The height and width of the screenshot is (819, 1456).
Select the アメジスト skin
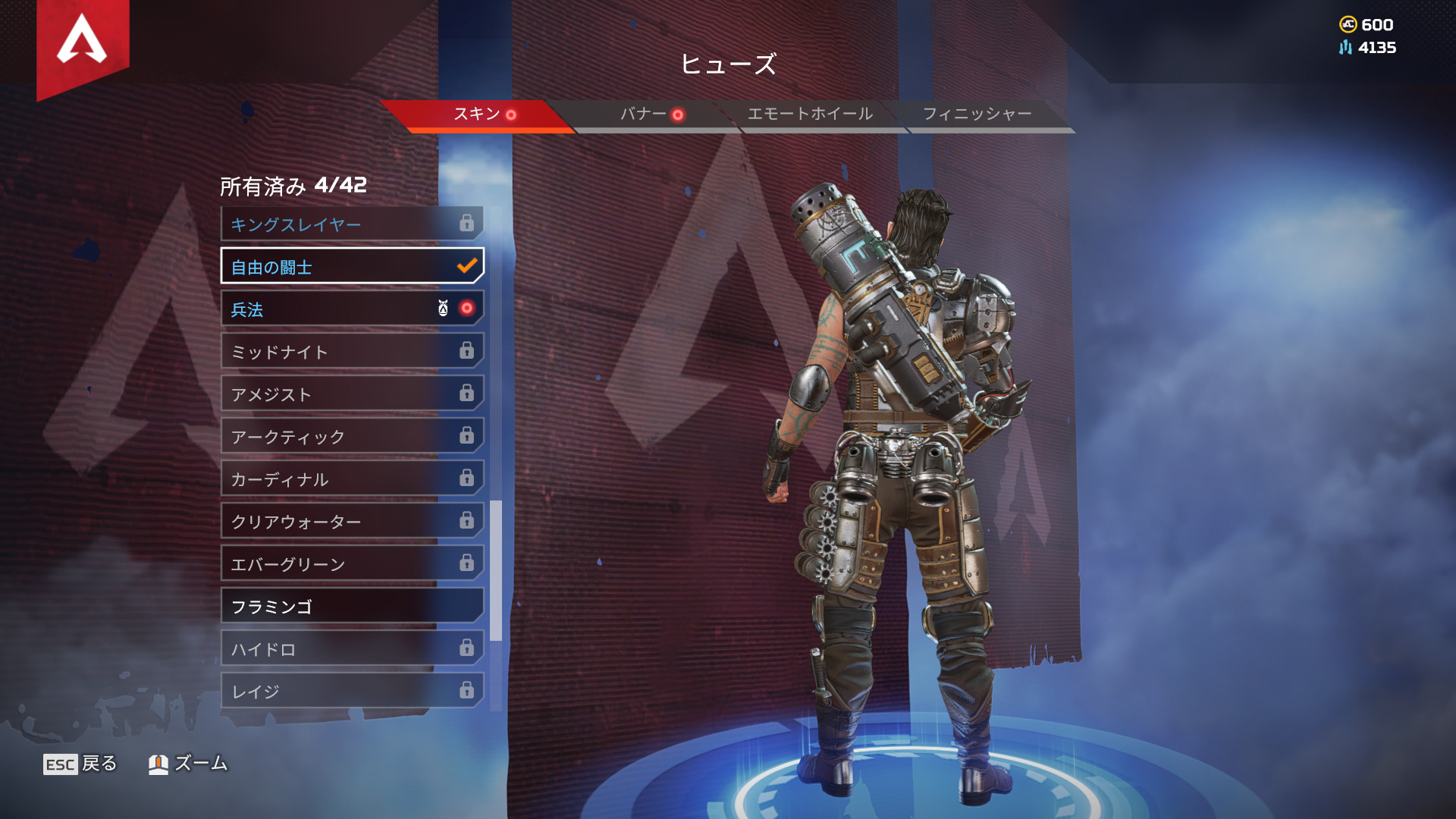pyautogui.click(x=351, y=394)
